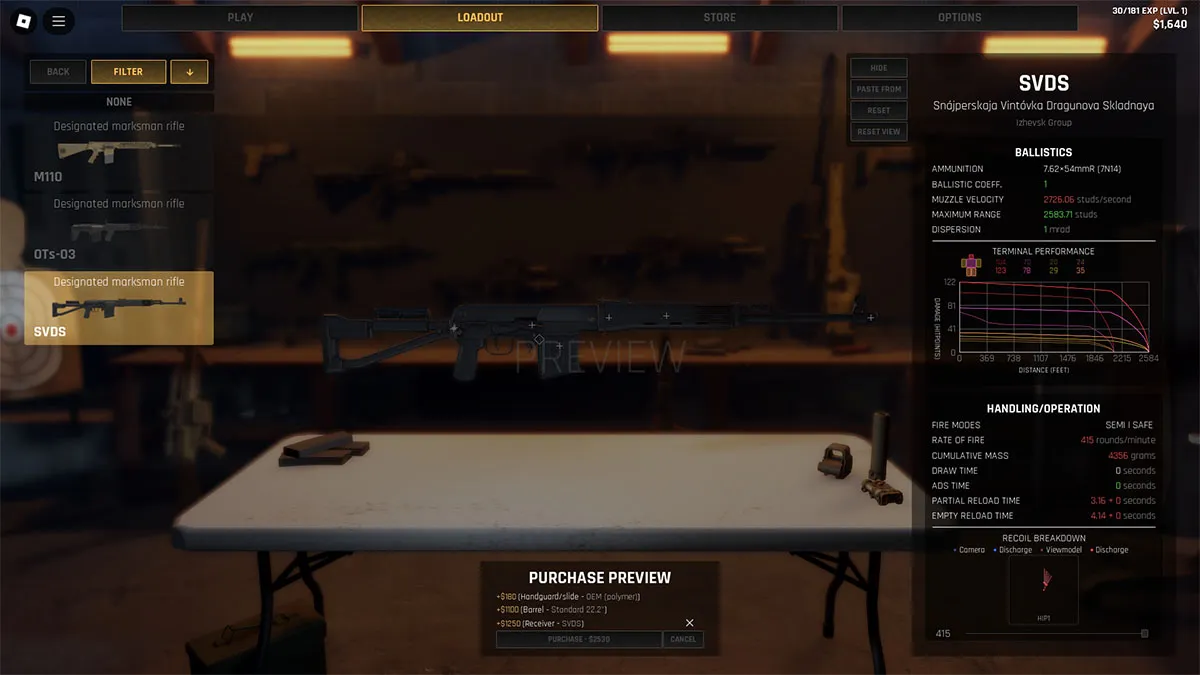Viewport: 1200px width, 675px height.
Task: Click the Back button in weapon list
Action: pos(58,72)
